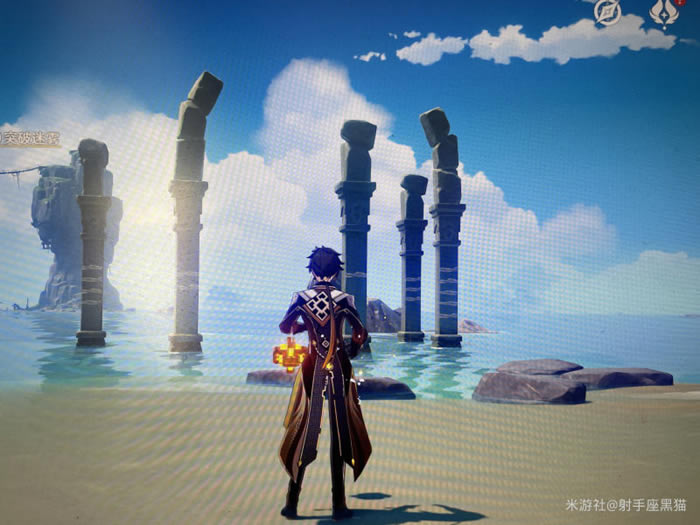Open the battle pass icon with red notification
The image size is (700, 525).
click(x=664, y=11)
